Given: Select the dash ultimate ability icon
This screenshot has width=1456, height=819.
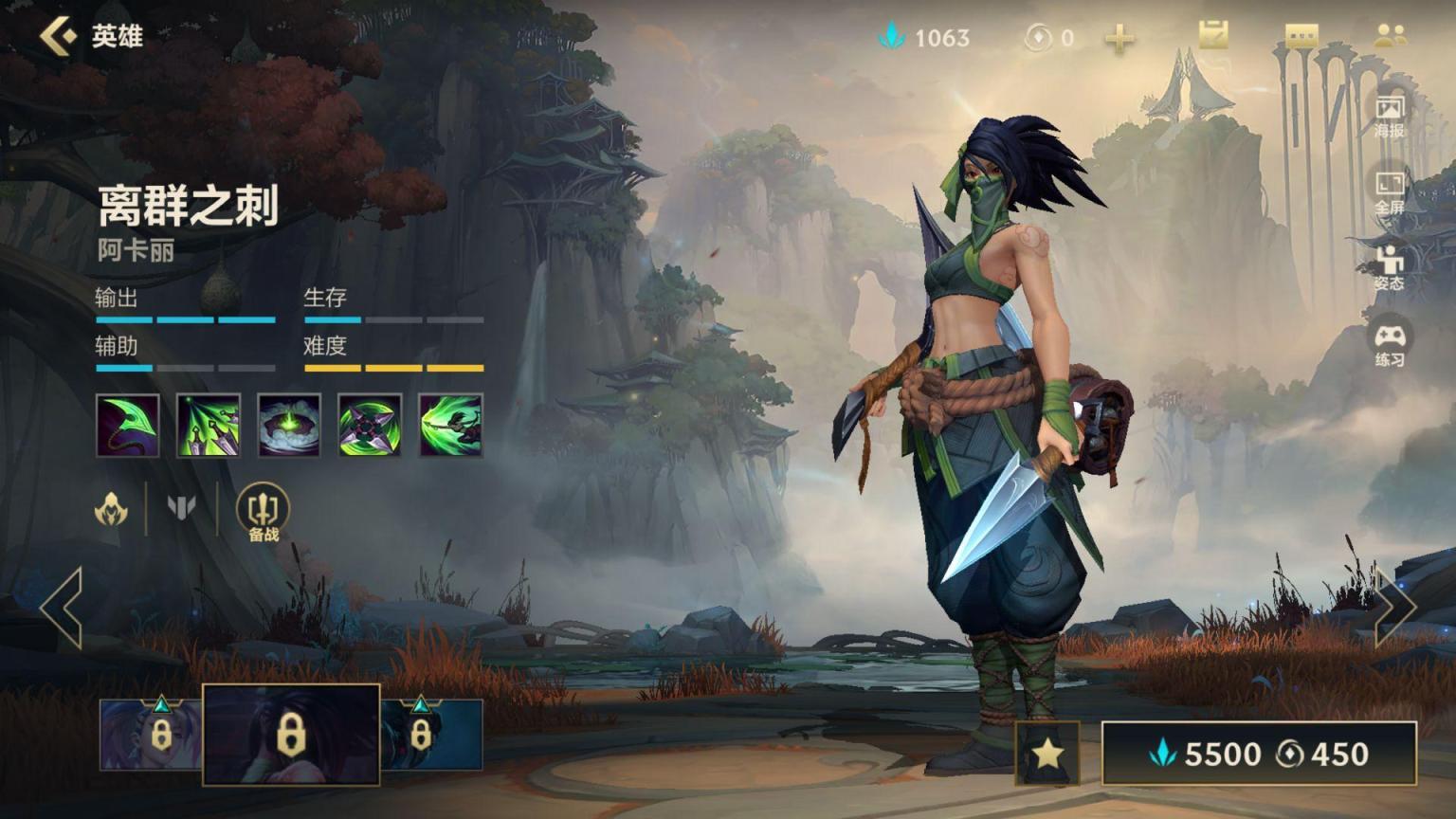Looking at the screenshot, I should tap(451, 426).
